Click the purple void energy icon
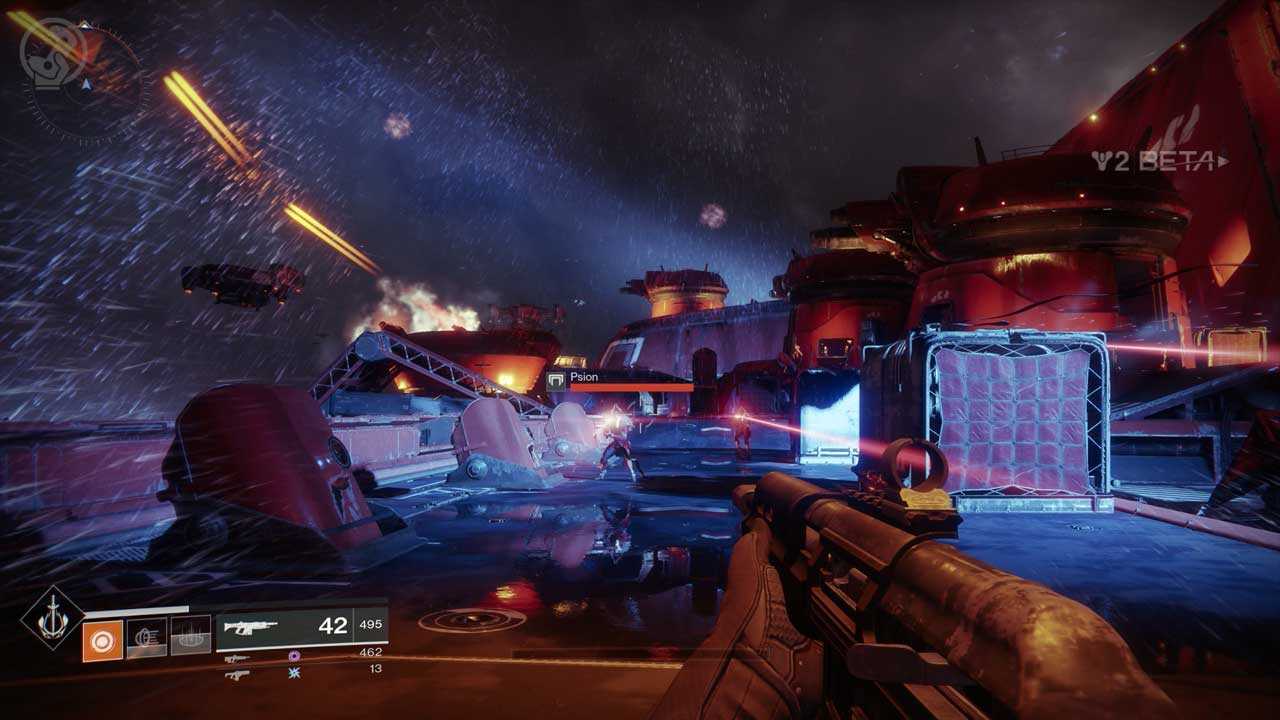This screenshot has height=720, width=1280. [x=294, y=656]
